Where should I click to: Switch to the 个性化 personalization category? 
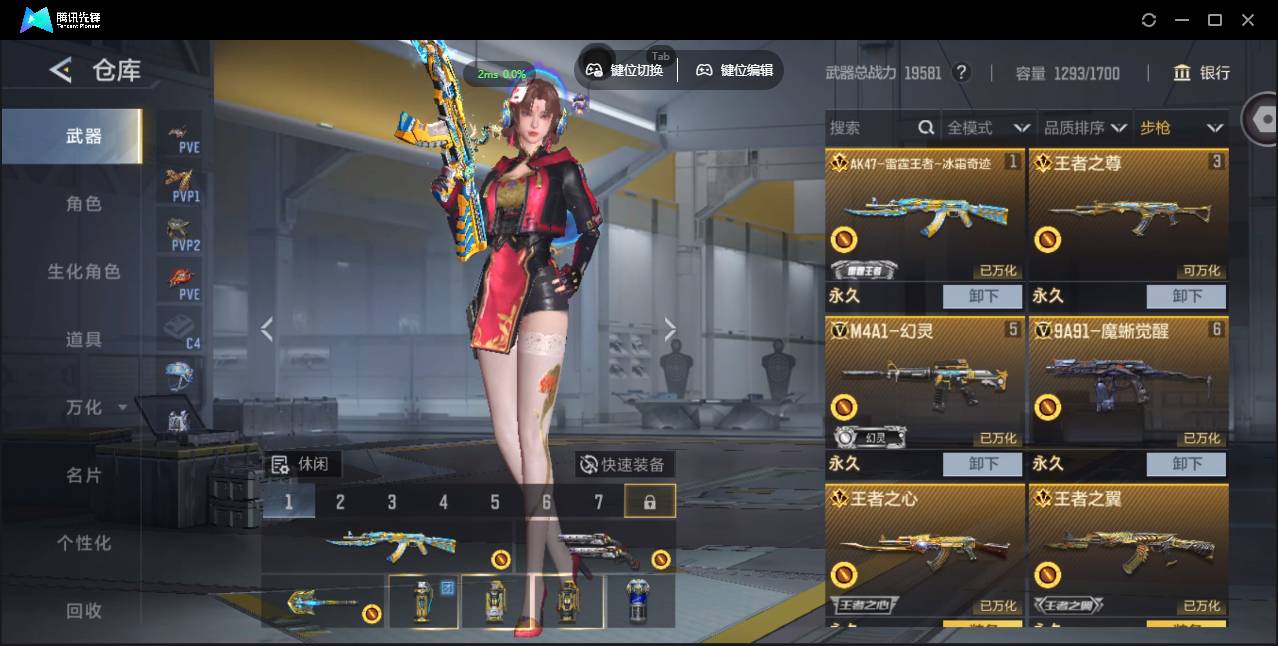83,543
